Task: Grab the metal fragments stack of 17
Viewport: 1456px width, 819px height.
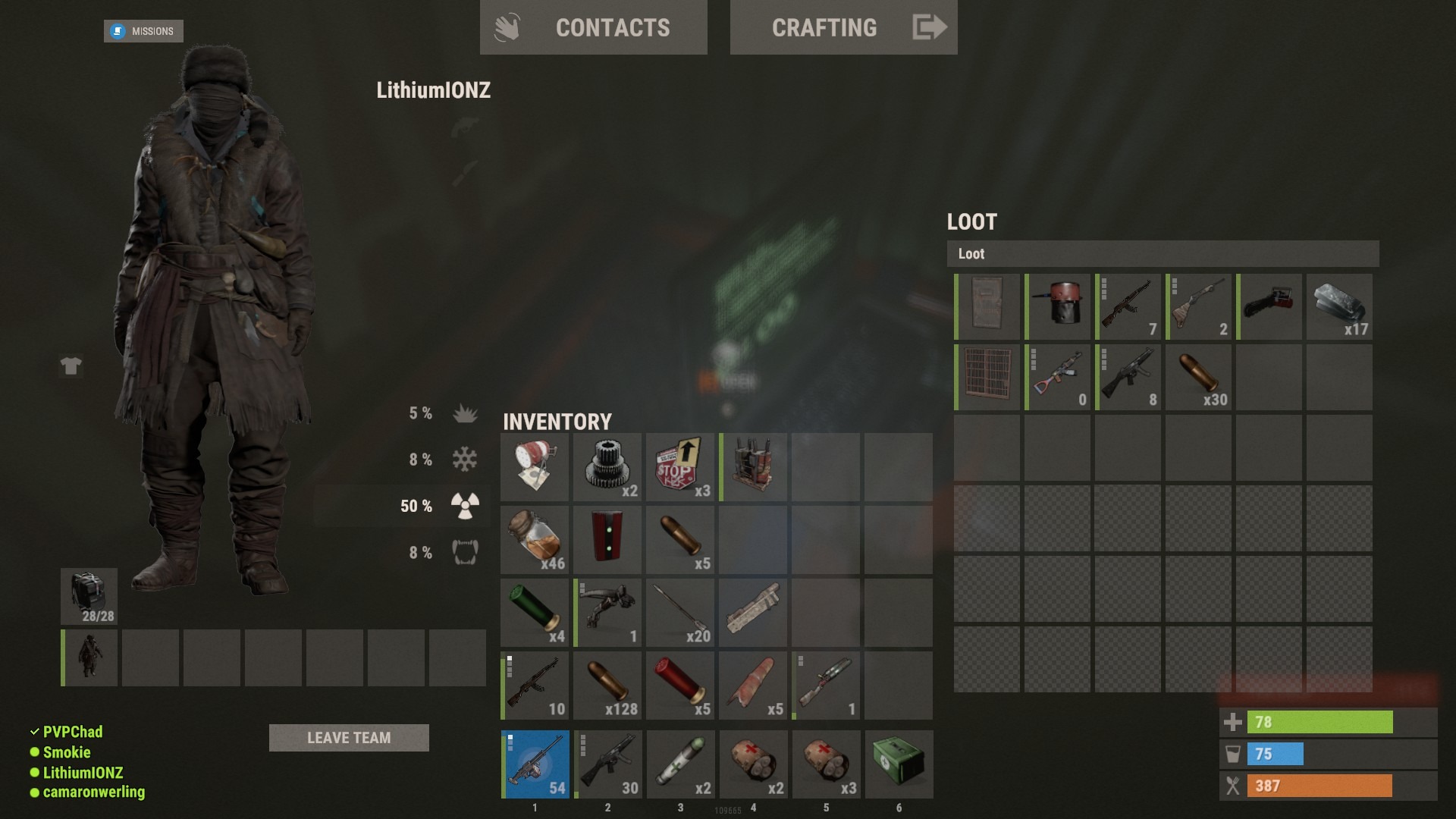Action: tap(1339, 306)
